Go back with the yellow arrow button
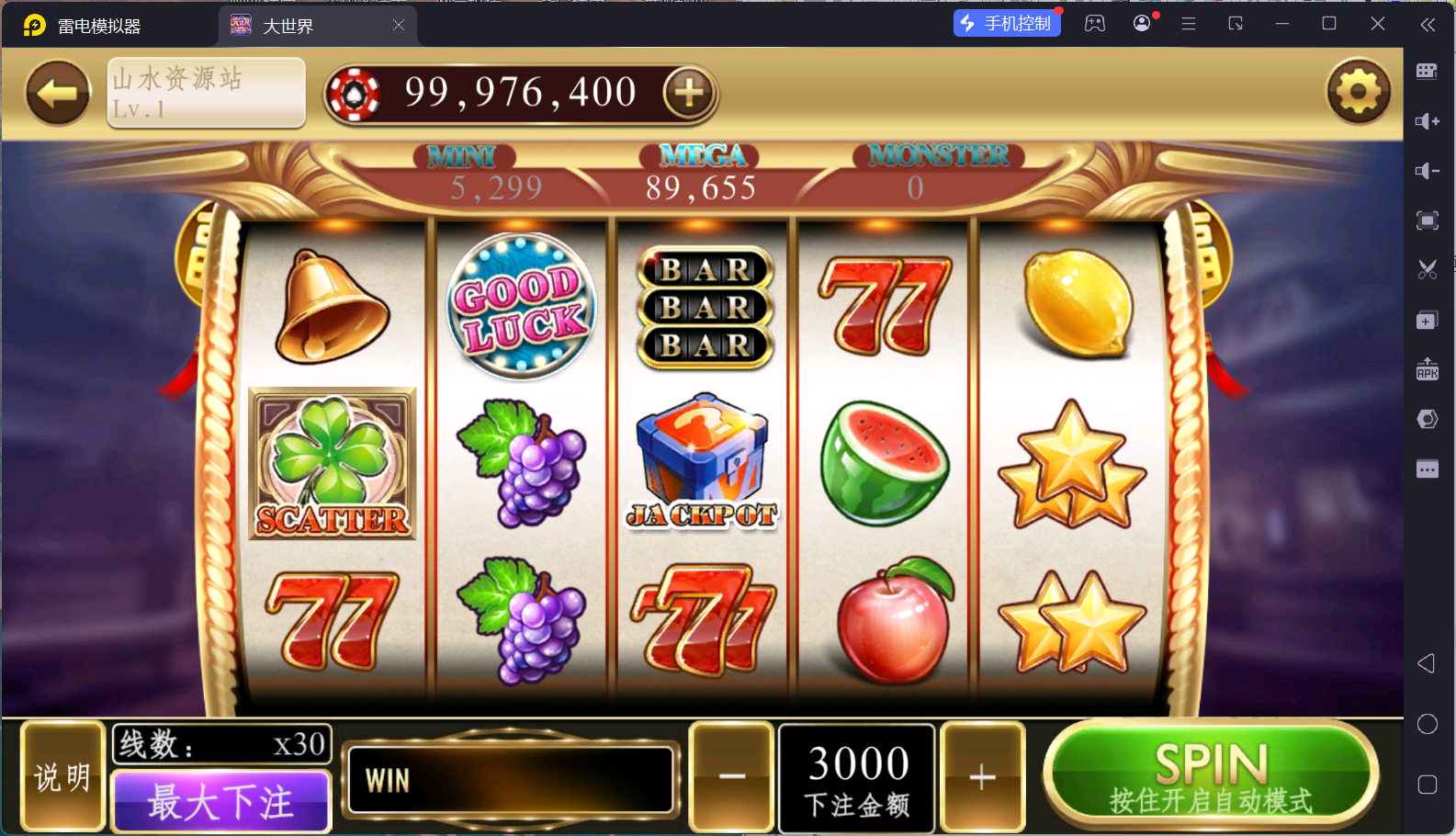This screenshot has width=1456, height=836. (x=58, y=93)
